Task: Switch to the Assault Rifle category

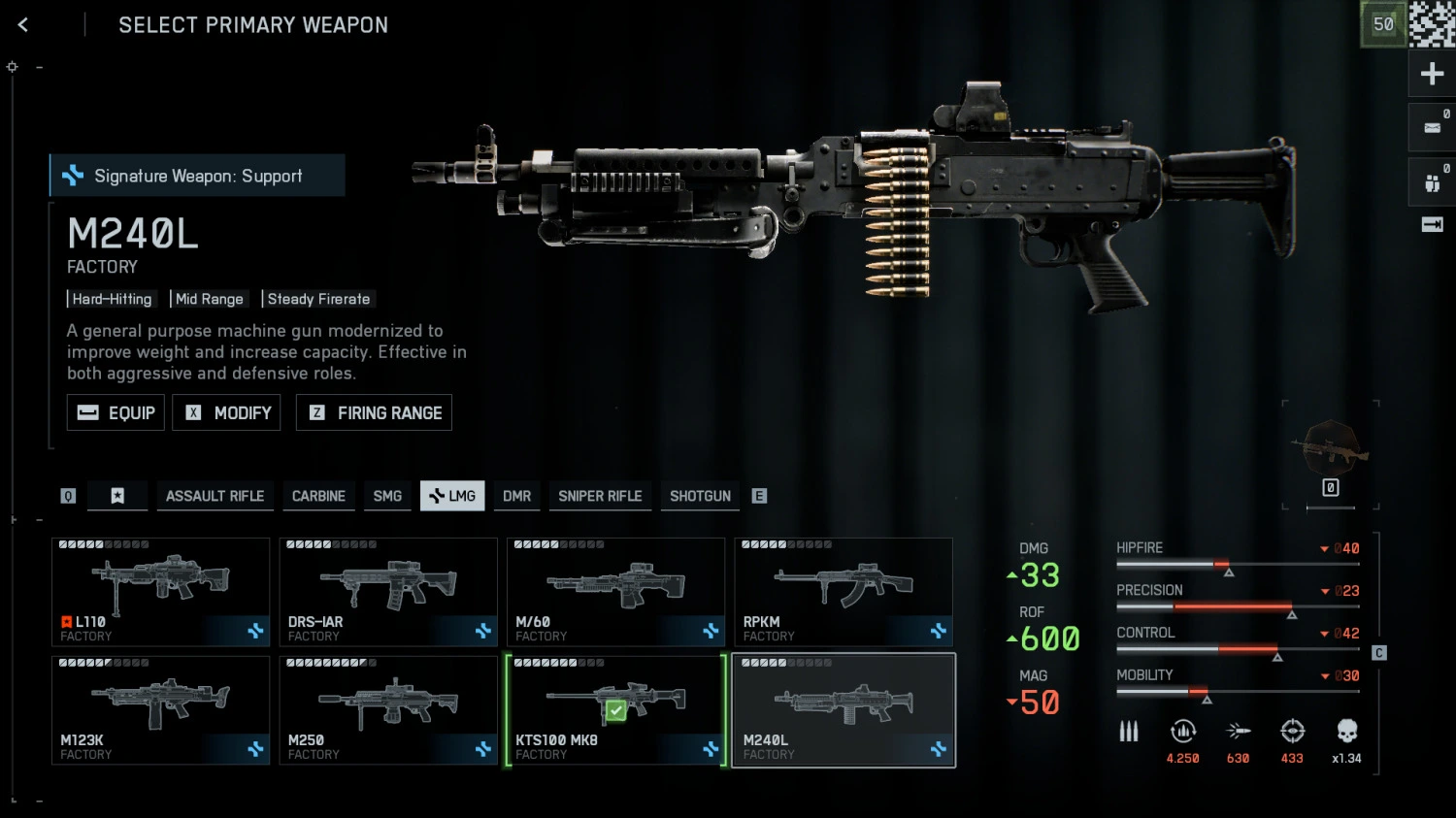Action: 215,496
